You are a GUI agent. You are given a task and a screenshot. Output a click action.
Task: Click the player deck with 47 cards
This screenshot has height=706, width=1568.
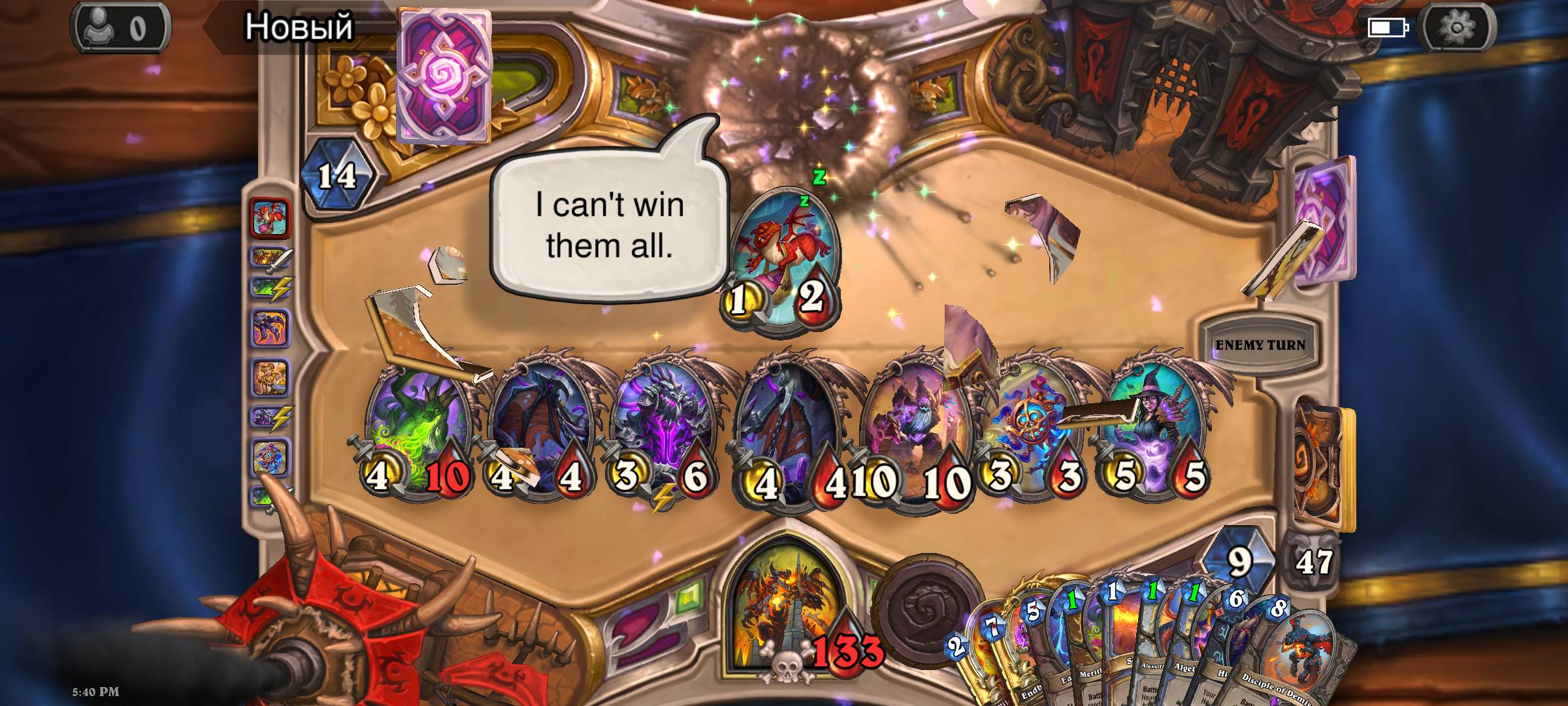click(1320, 464)
